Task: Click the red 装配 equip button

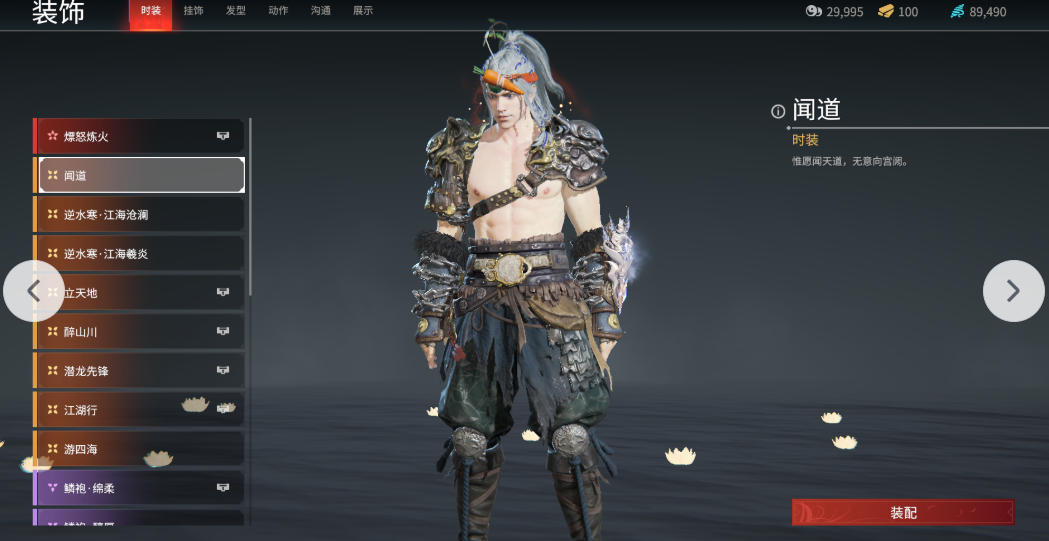Action: coord(903,512)
